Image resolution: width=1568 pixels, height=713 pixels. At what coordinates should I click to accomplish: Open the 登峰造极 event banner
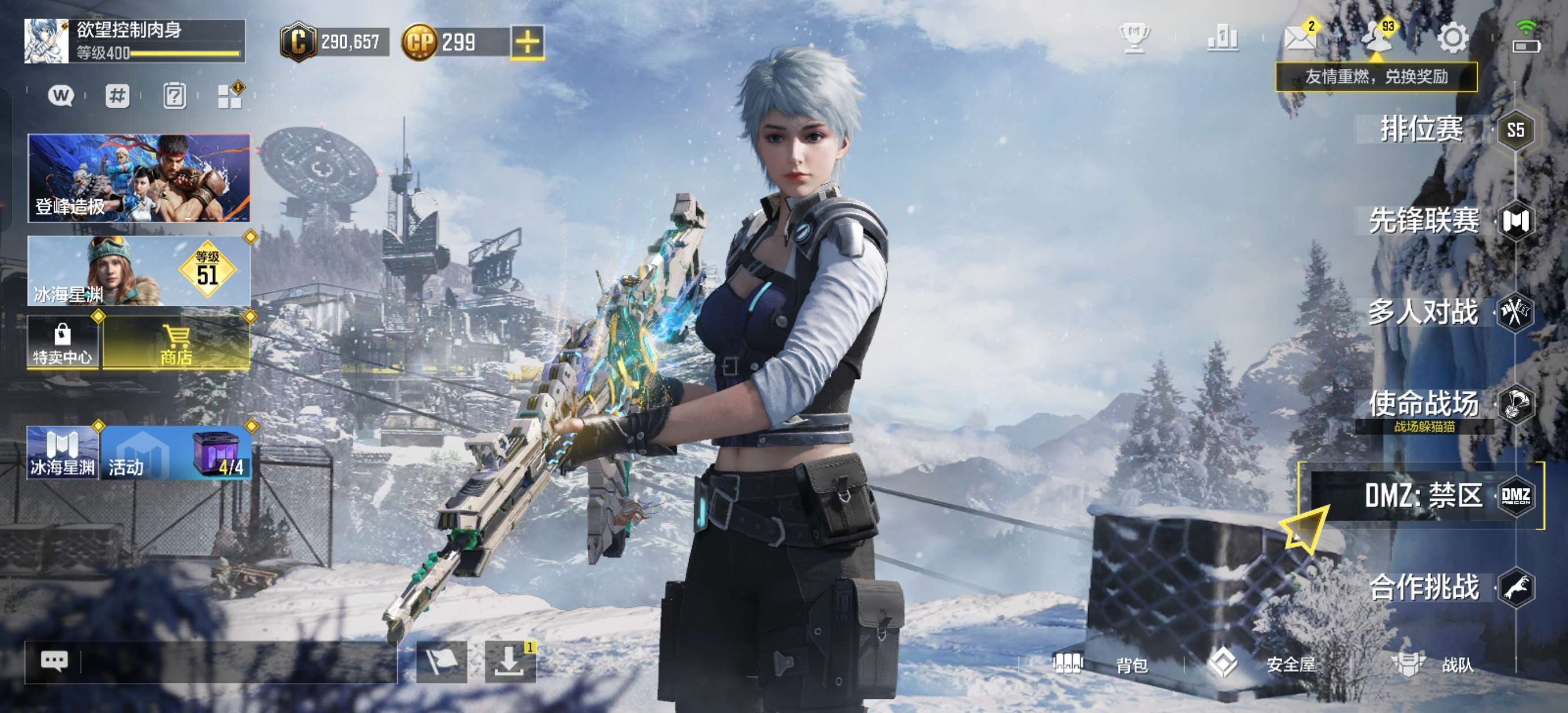click(139, 178)
